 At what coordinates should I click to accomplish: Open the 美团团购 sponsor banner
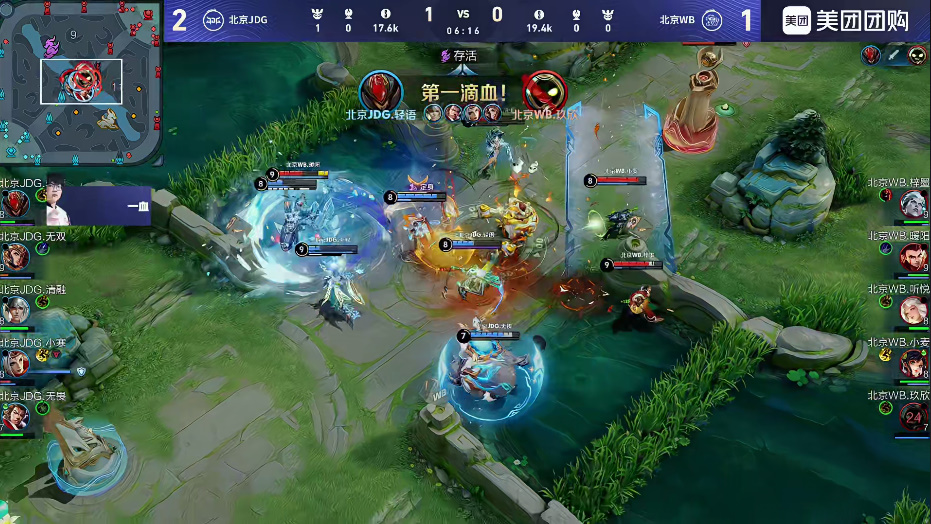[845, 21]
